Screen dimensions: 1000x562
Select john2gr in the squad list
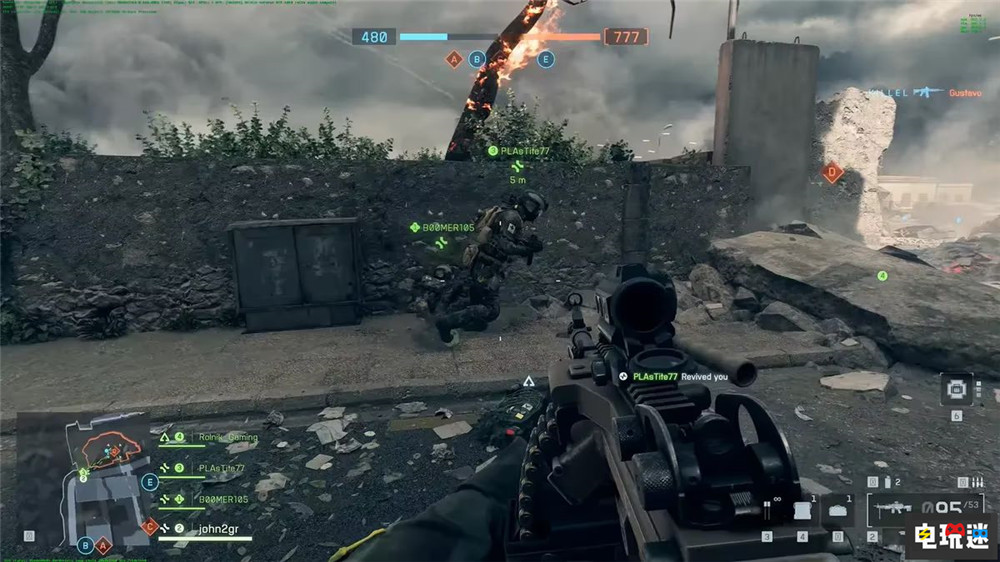tap(213, 528)
